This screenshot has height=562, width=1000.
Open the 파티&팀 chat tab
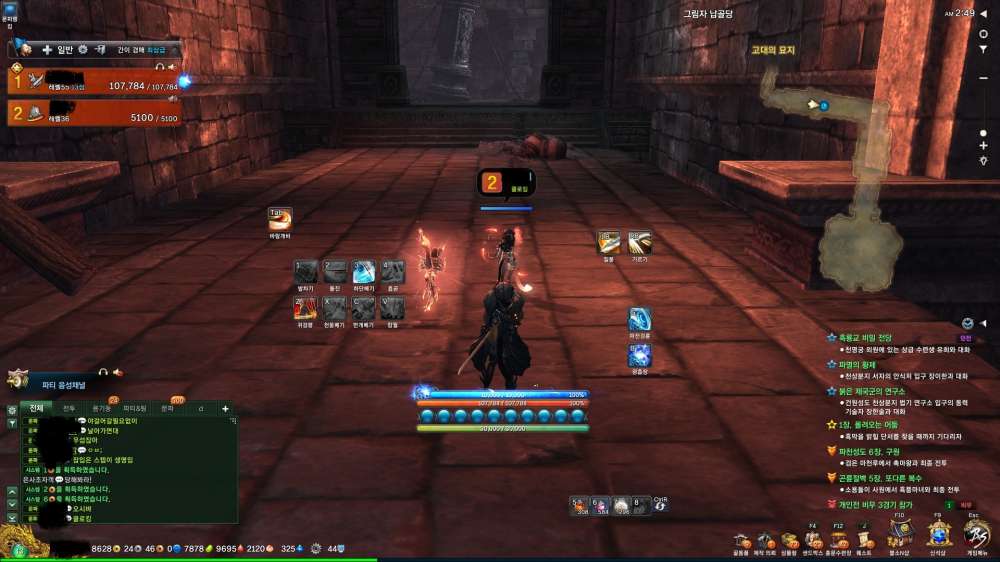[x=134, y=408]
